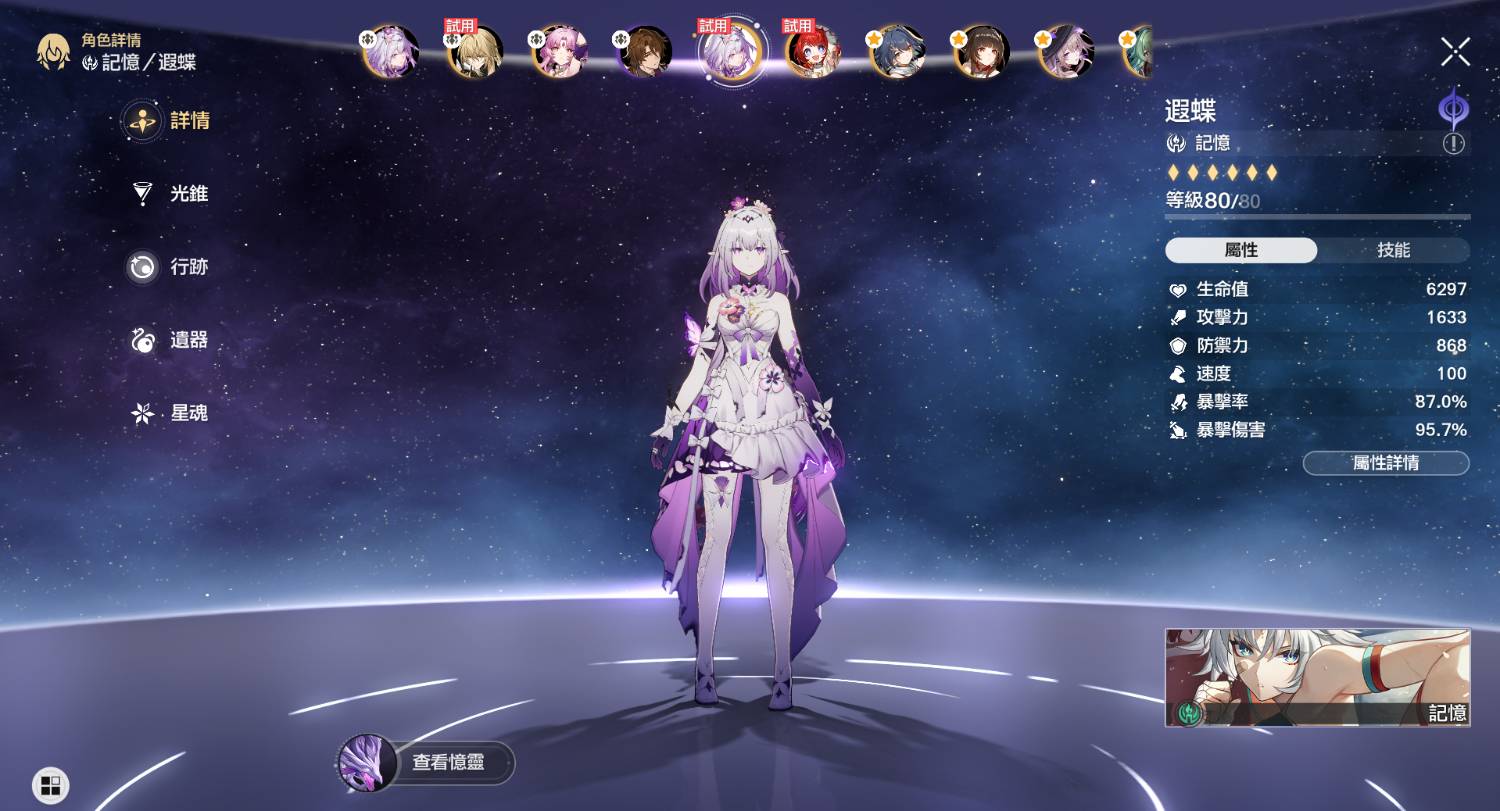Image resolution: width=1500 pixels, height=811 pixels.
Task: Choose the witch-hat character portrait
Action: click(x=1066, y=52)
